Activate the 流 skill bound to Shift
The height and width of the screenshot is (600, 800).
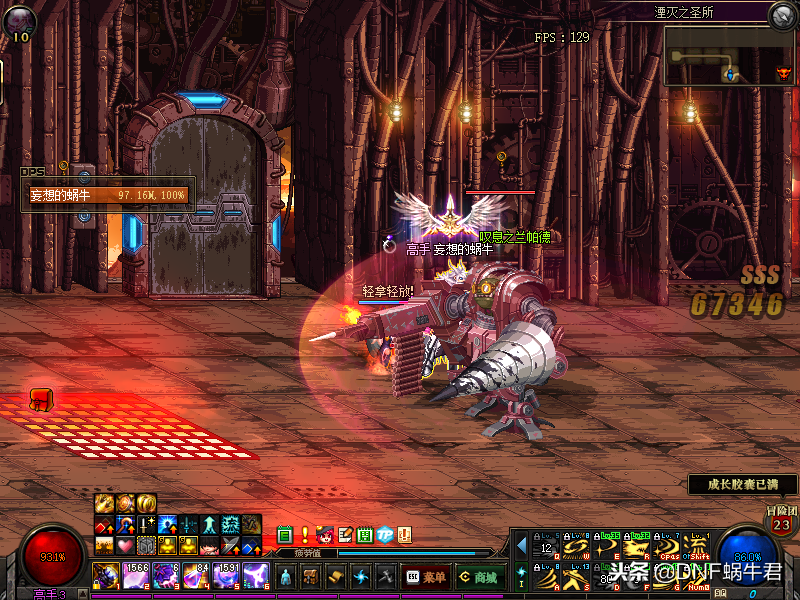tap(698, 548)
